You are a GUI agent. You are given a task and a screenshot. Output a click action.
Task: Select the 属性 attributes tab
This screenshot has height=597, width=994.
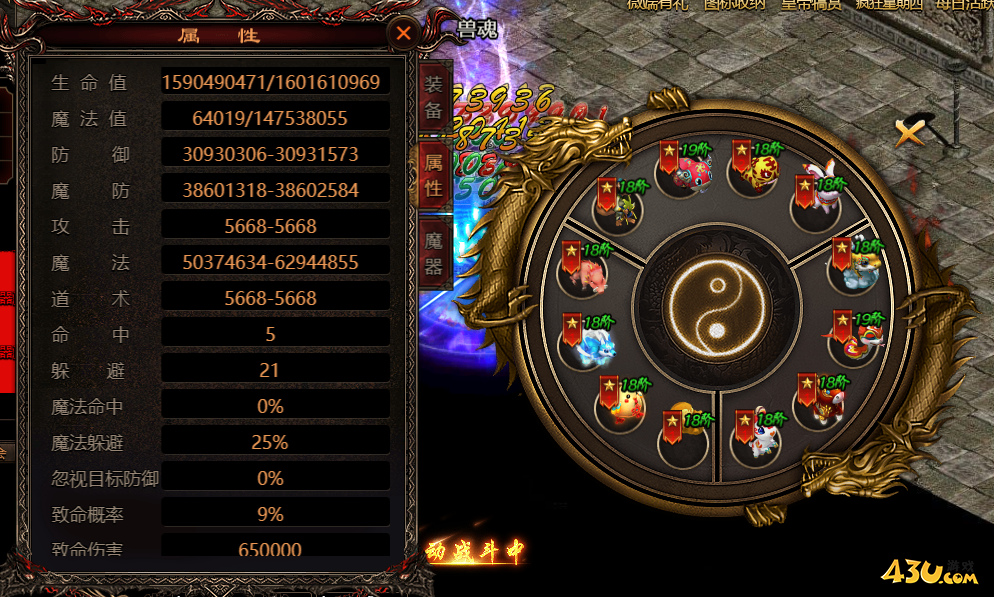pyautogui.click(x=433, y=175)
